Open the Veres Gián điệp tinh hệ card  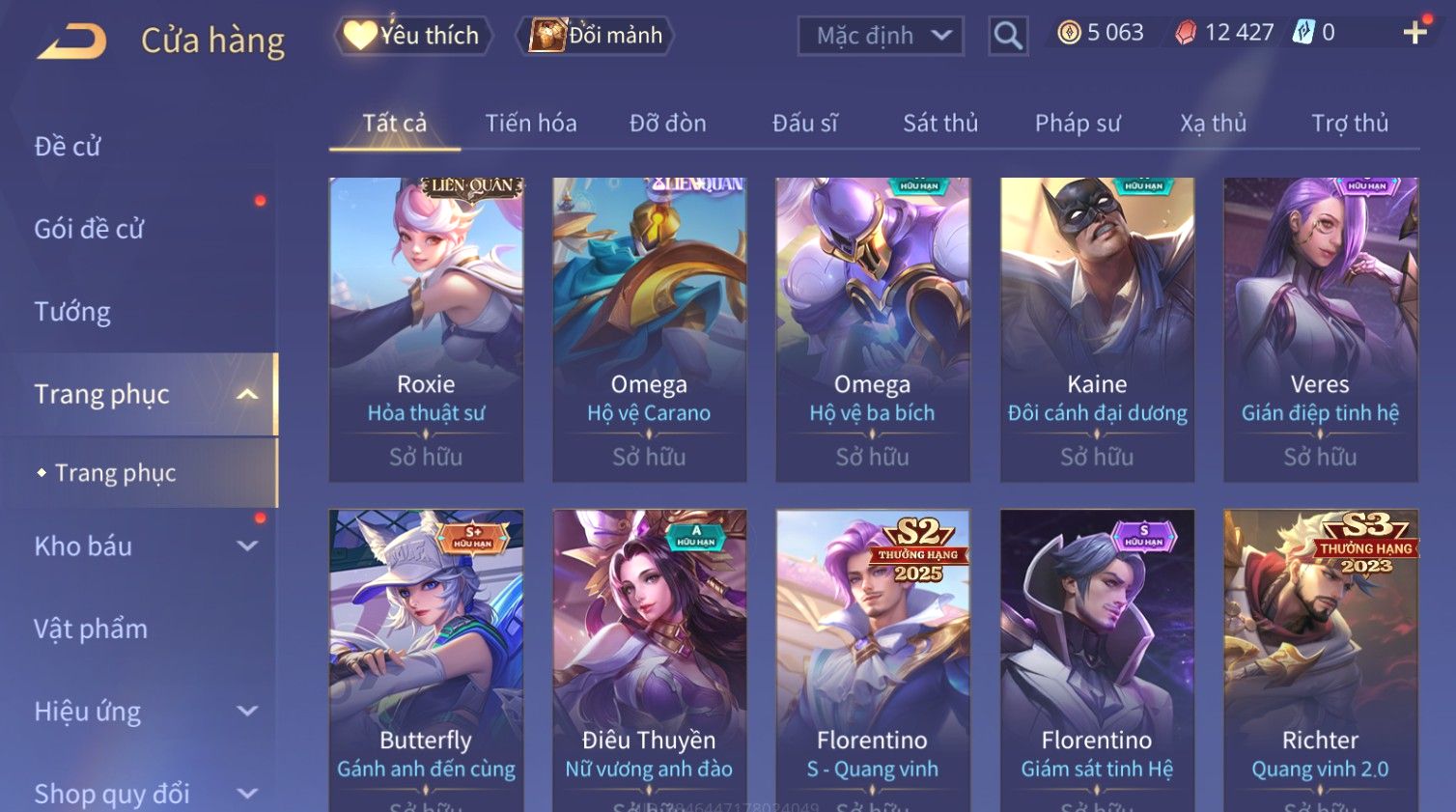pyautogui.click(x=1320, y=328)
